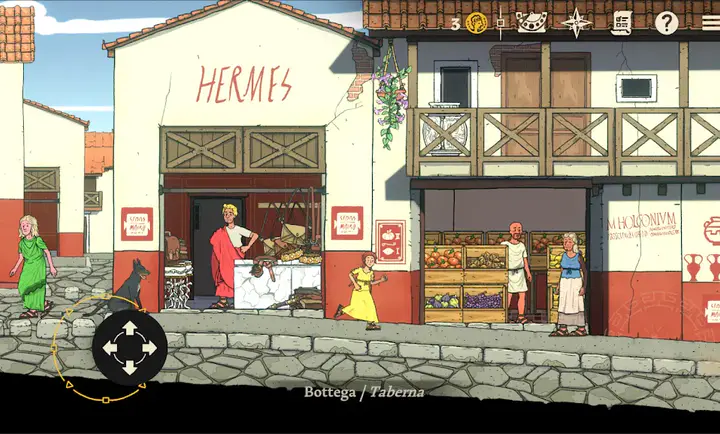Open the compass star map

[x=577, y=23]
